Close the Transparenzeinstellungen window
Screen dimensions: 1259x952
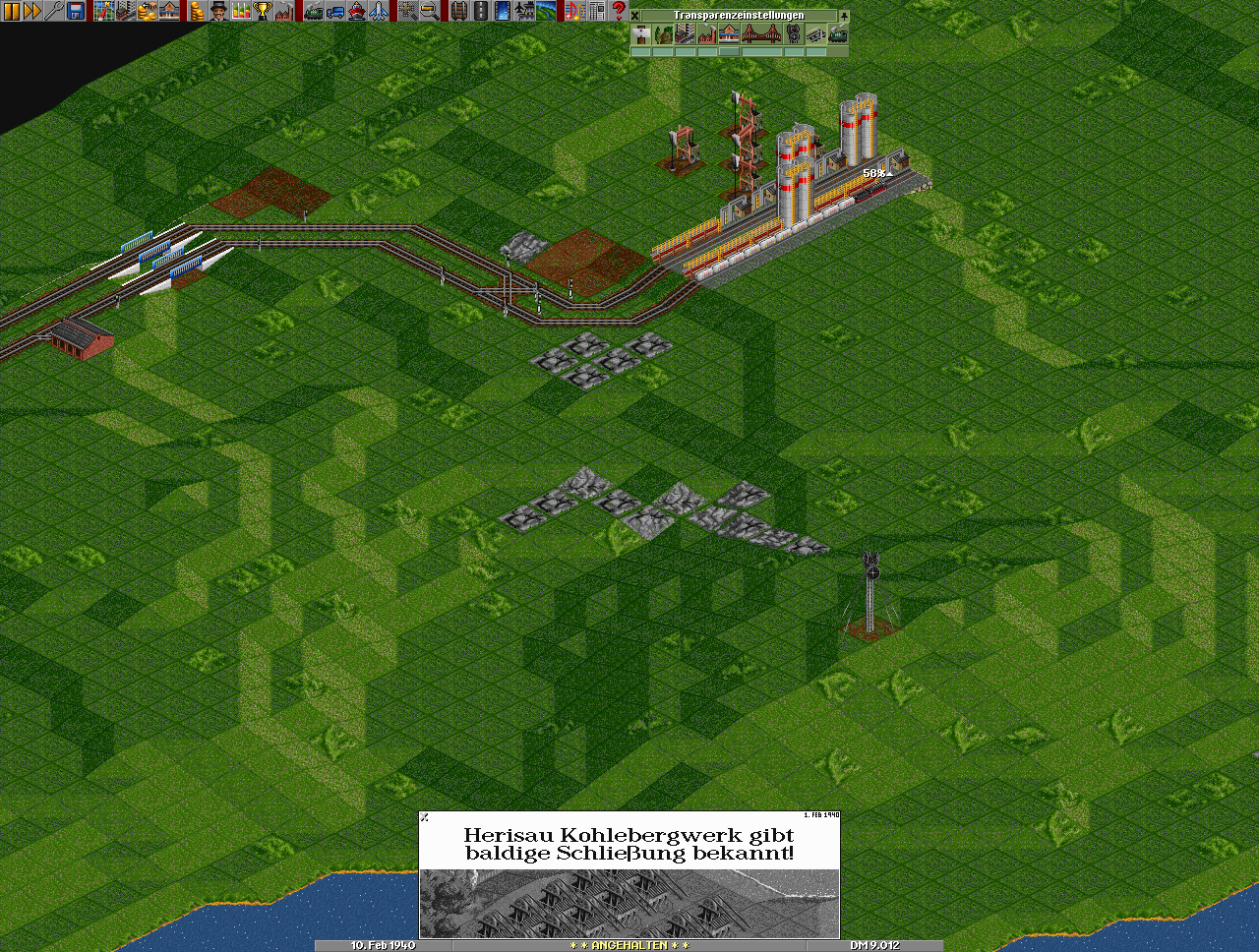coord(635,16)
